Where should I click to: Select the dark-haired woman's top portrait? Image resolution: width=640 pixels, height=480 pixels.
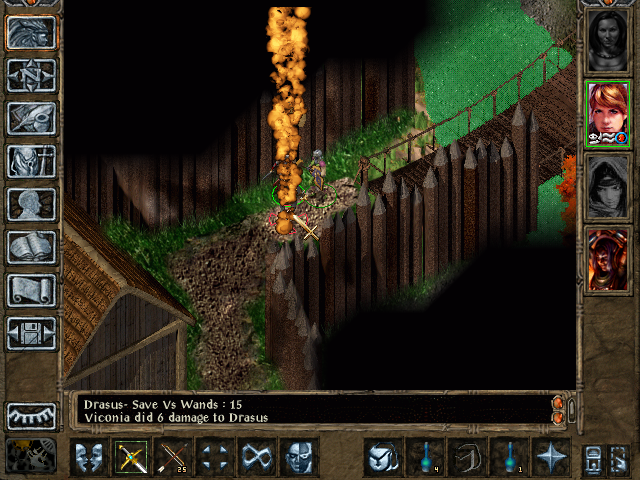607,40
